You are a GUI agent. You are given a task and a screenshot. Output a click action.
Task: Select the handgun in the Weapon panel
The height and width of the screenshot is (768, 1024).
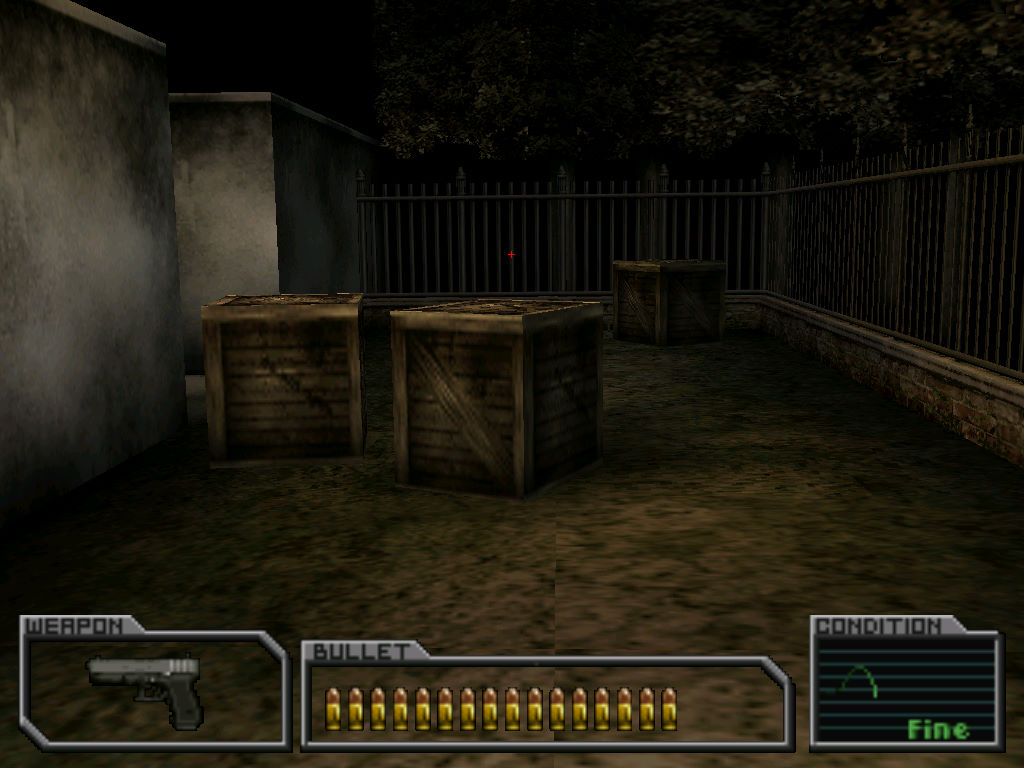(x=150, y=683)
